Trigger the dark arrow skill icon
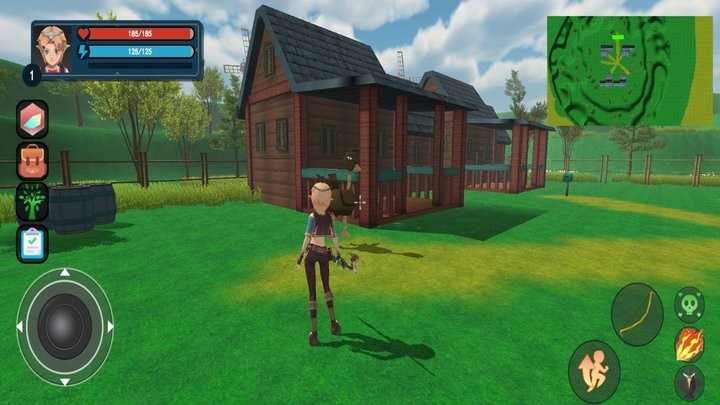 click(x=689, y=383)
